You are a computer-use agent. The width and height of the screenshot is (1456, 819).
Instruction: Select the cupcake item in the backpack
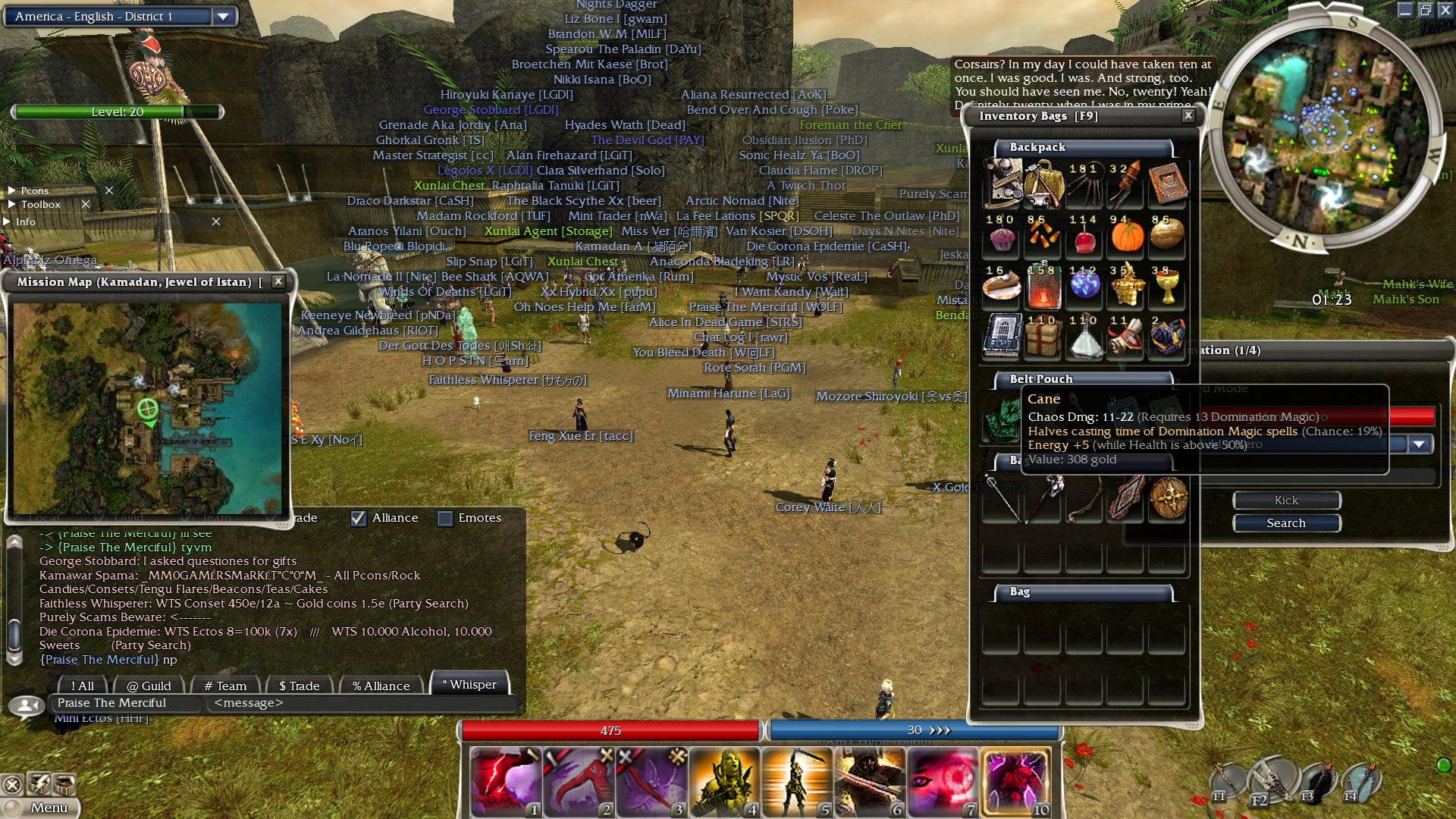(1003, 237)
